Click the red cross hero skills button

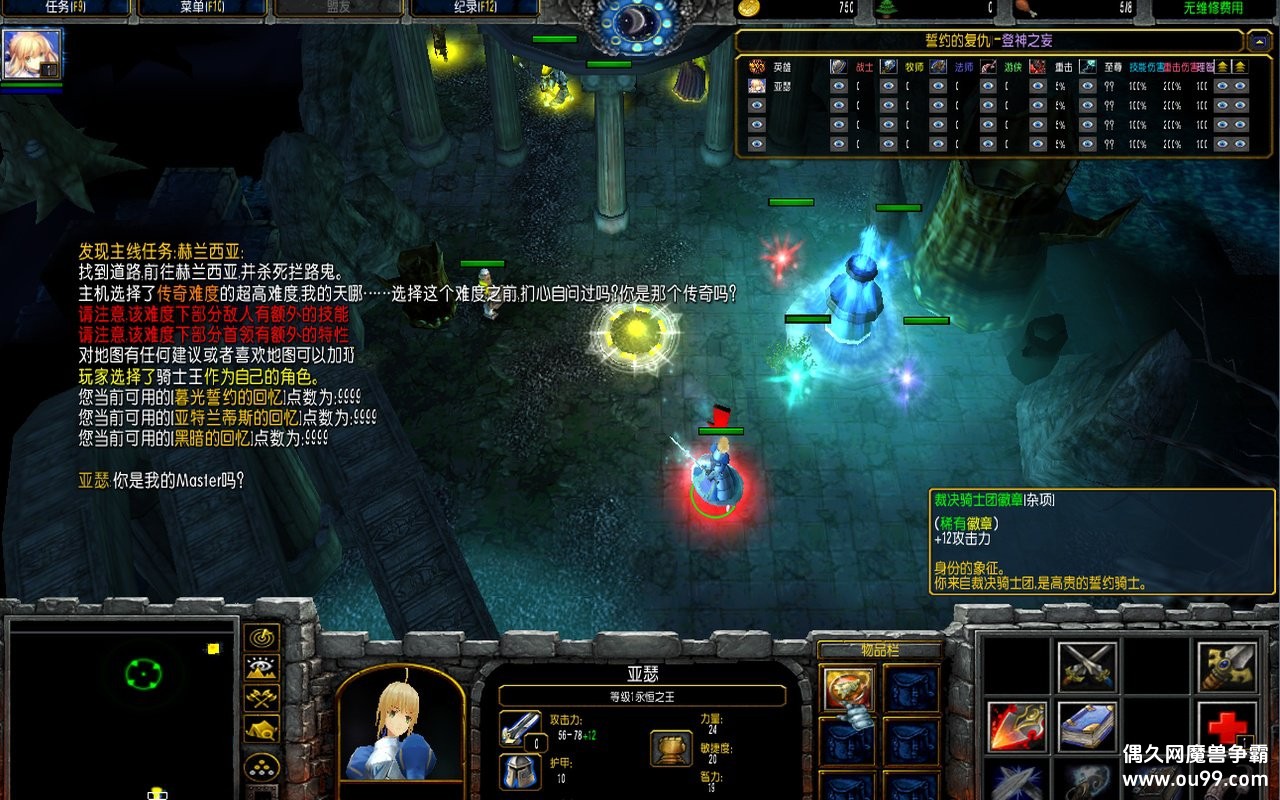(x=1225, y=726)
